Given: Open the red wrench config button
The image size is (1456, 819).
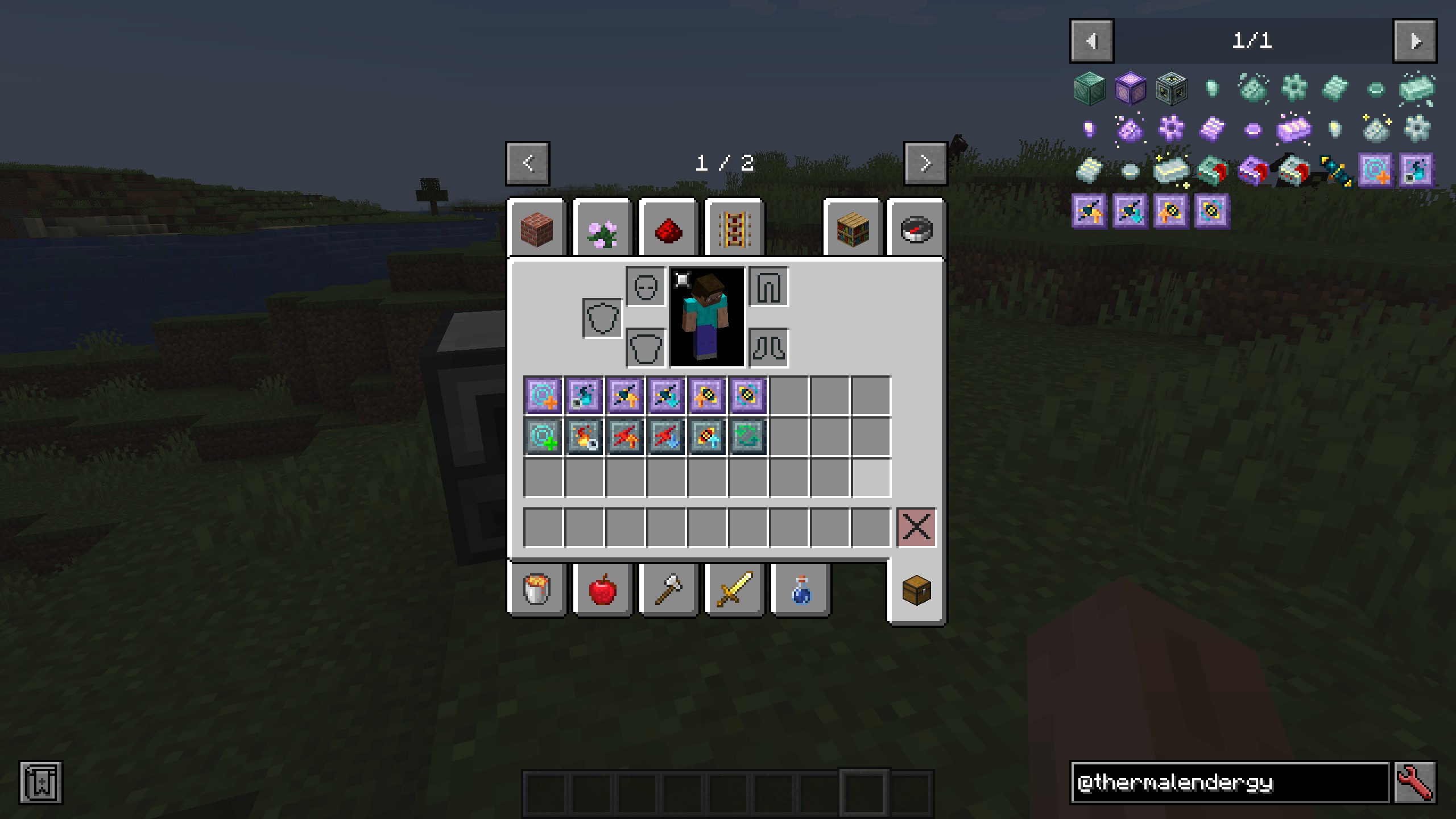Looking at the screenshot, I should (x=1415, y=783).
